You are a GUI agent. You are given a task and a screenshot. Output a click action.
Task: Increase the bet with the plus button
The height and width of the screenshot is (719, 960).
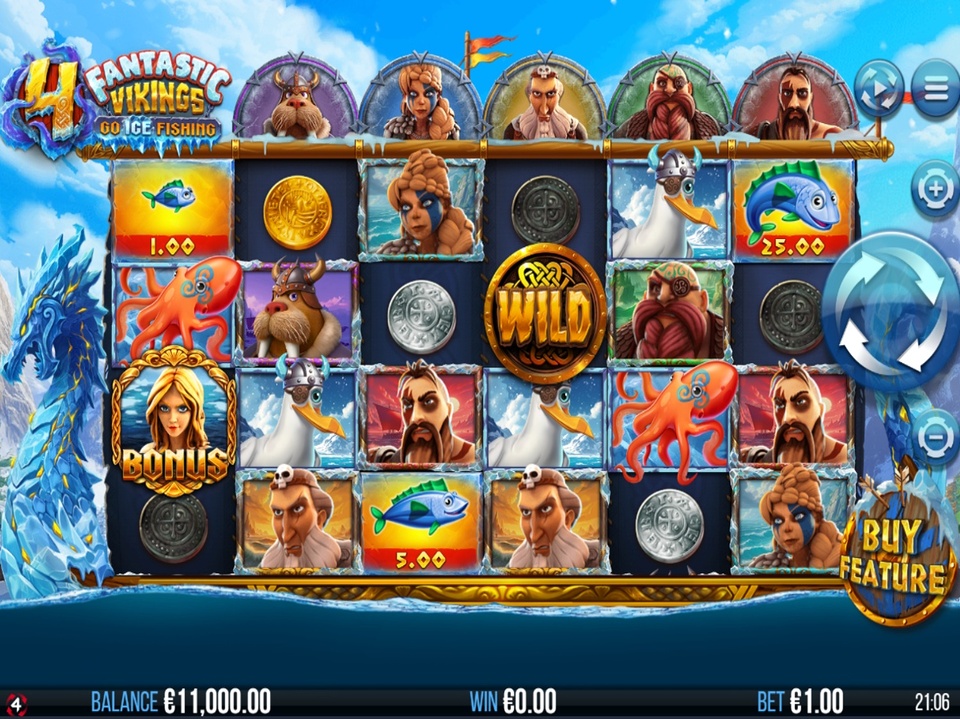coord(934,189)
